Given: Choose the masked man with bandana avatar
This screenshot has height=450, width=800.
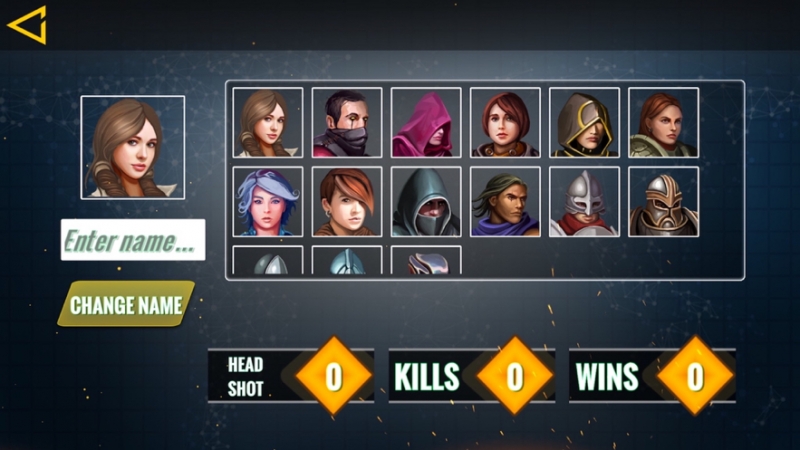Looking at the screenshot, I should (x=347, y=122).
